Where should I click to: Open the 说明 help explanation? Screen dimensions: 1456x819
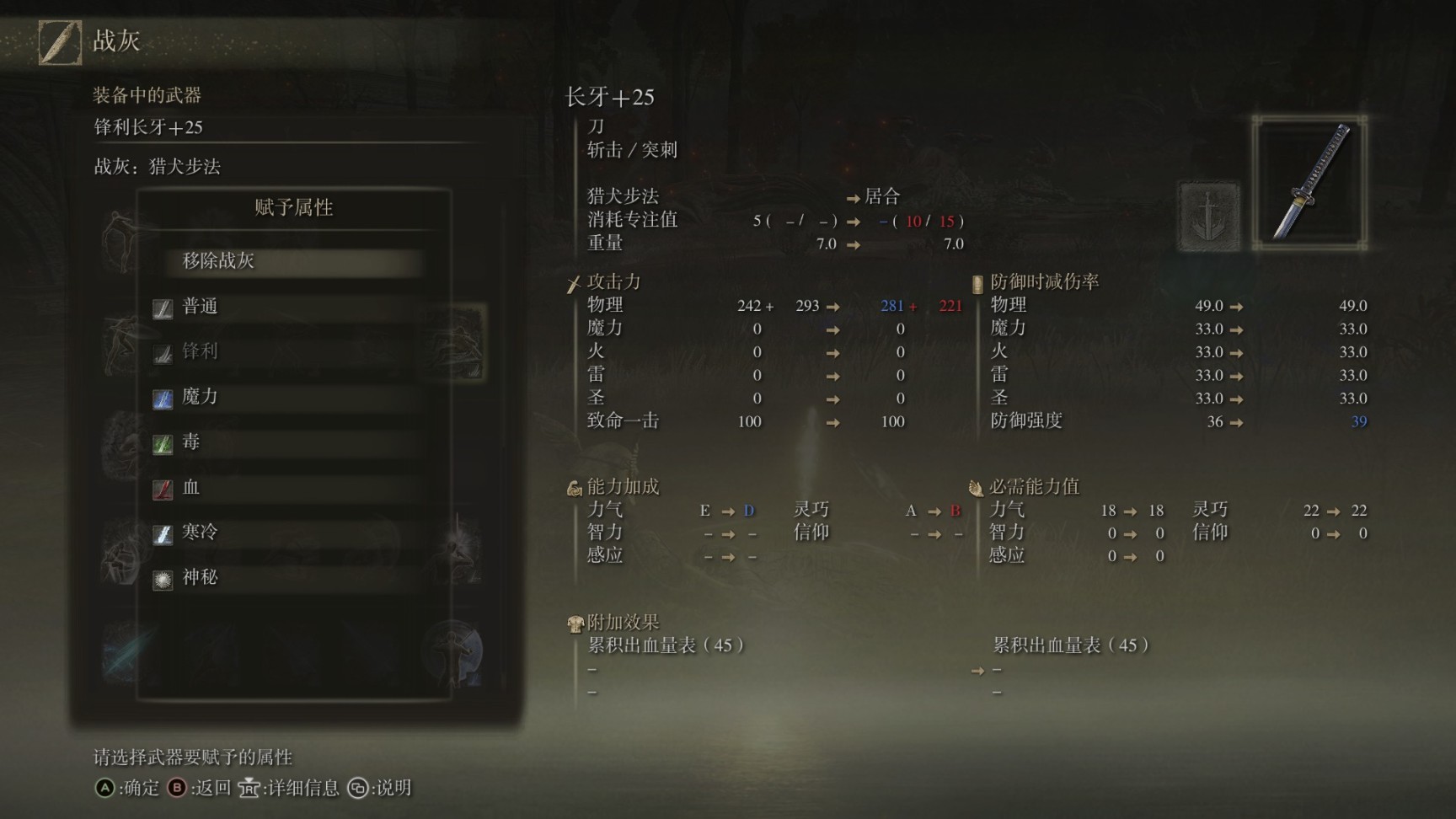pos(391,789)
